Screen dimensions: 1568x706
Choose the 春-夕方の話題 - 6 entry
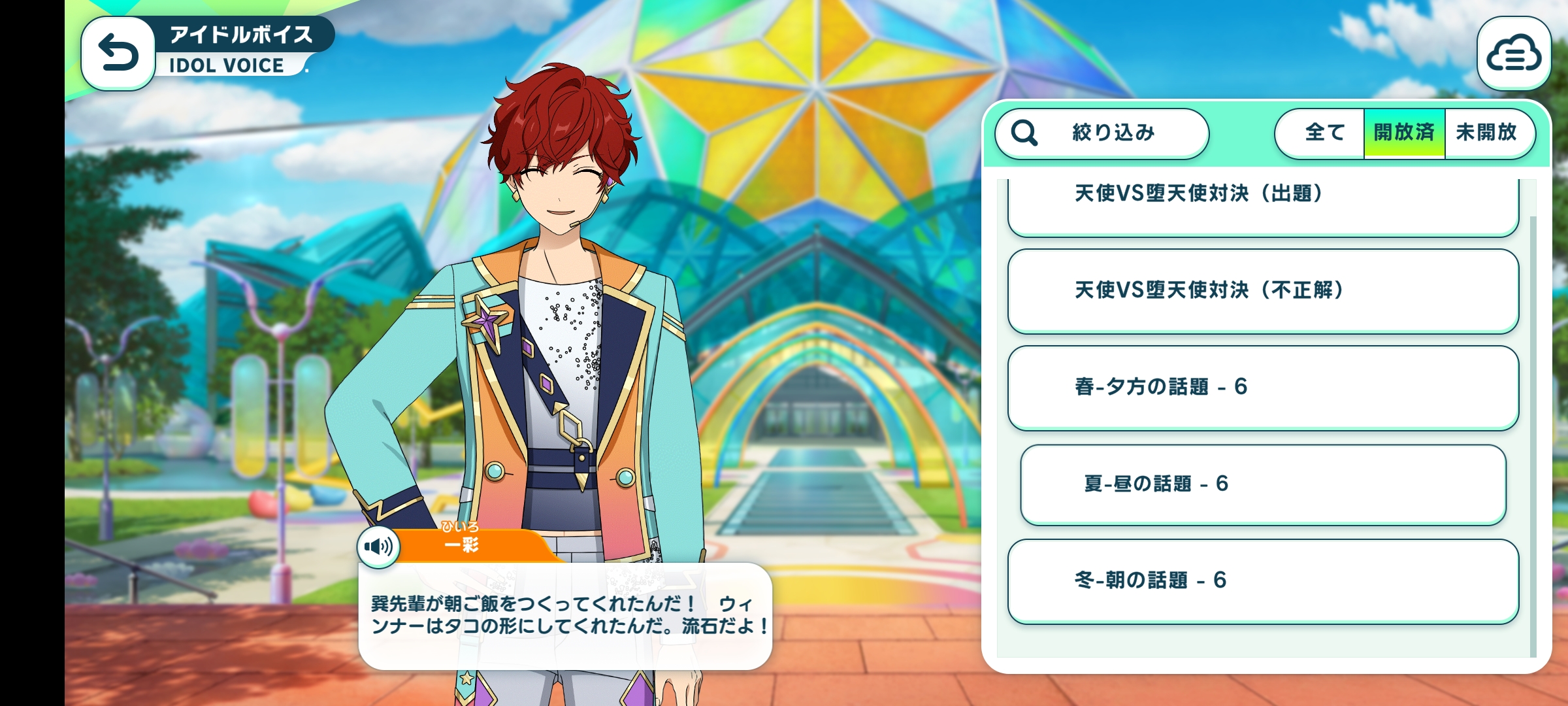[x=1262, y=387]
